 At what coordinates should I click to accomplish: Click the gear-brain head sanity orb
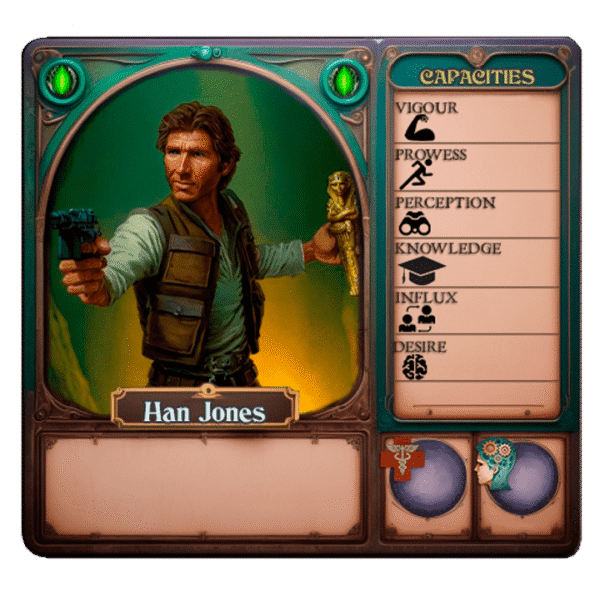click(x=521, y=476)
